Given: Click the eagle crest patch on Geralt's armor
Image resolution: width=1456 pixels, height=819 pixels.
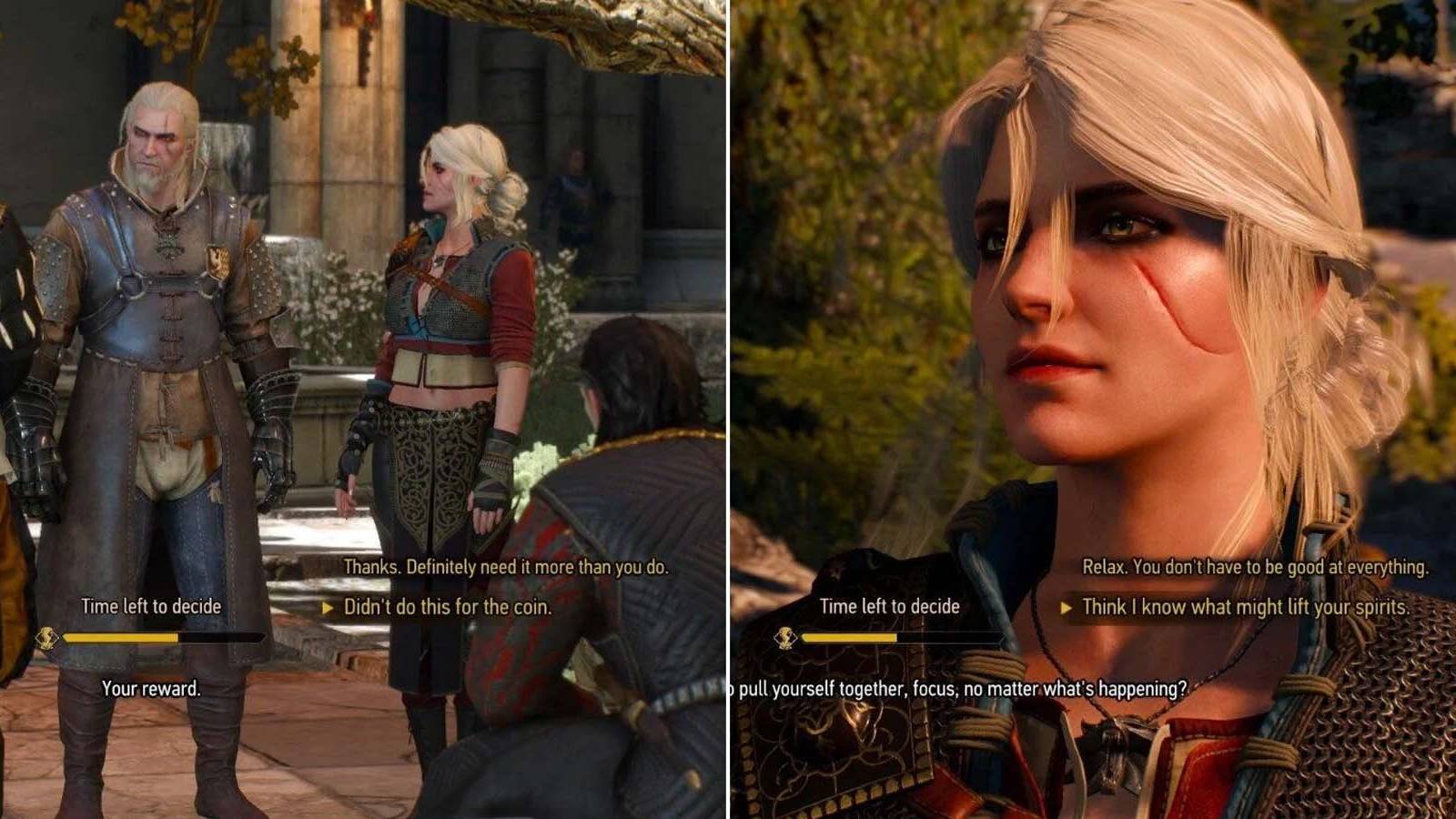Looking at the screenshot, I should pyautogui.click(x=218, y=260).
